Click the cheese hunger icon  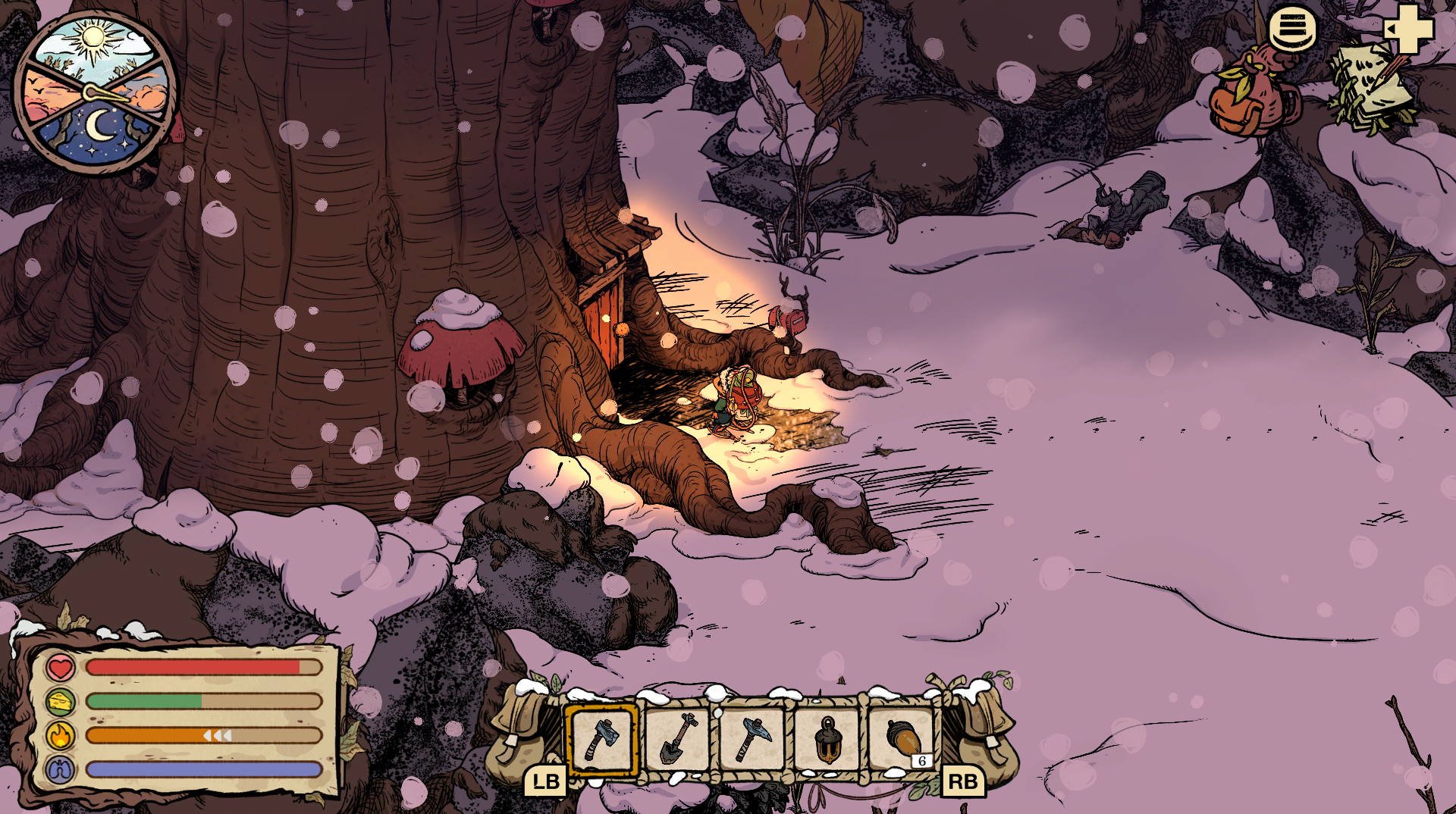coord(60,702)
